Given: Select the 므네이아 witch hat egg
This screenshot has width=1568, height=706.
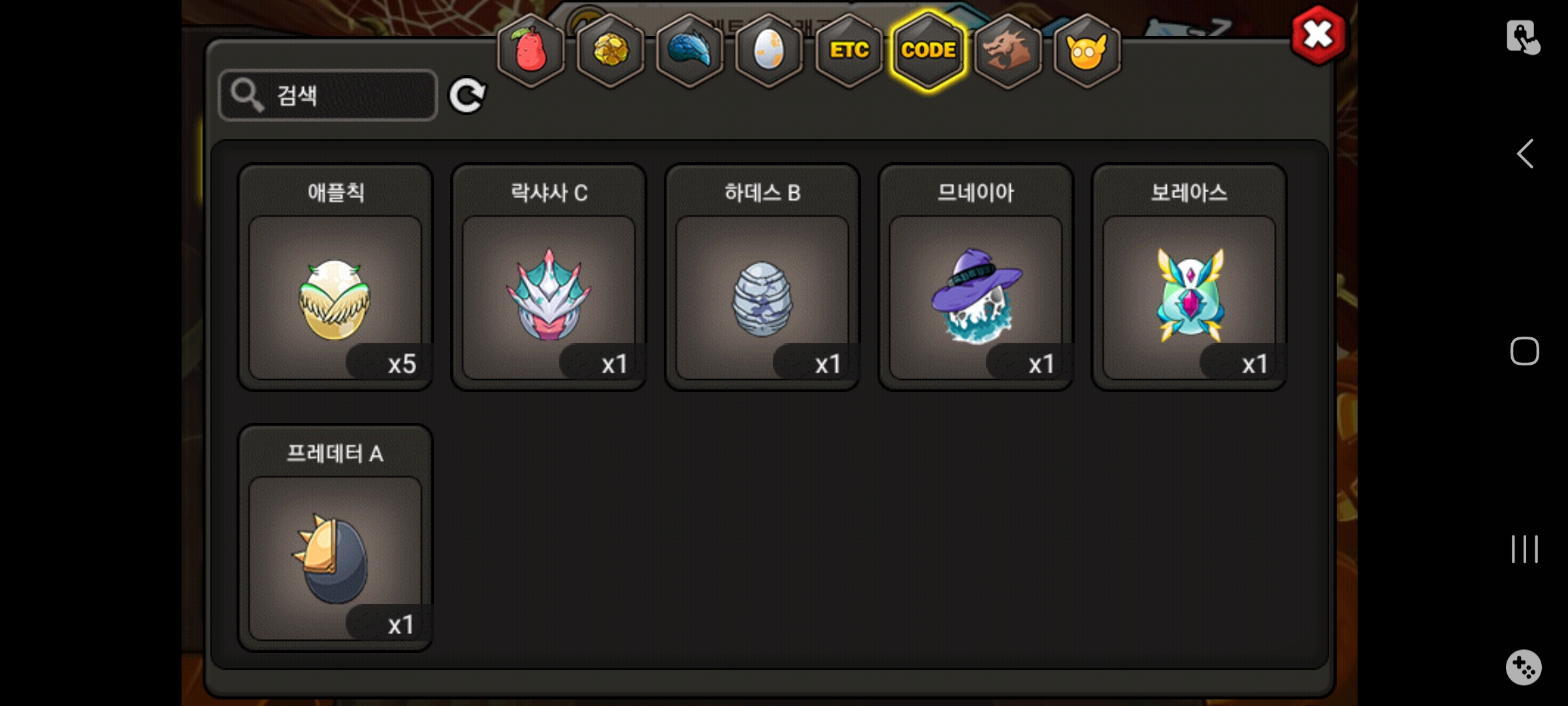Looking at the screenshot, I should tap(975, 297).
